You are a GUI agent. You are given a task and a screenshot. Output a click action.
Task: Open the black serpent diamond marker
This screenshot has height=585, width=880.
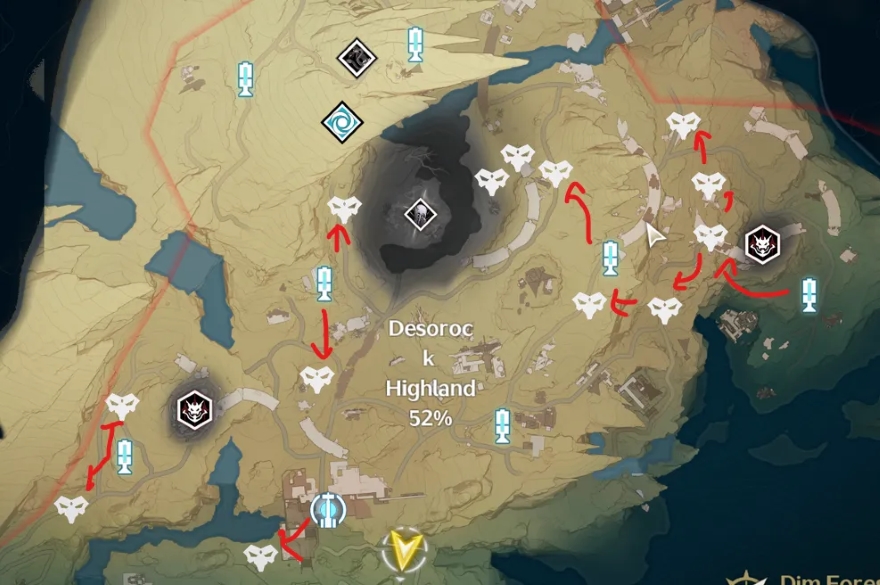click(355, 57)
